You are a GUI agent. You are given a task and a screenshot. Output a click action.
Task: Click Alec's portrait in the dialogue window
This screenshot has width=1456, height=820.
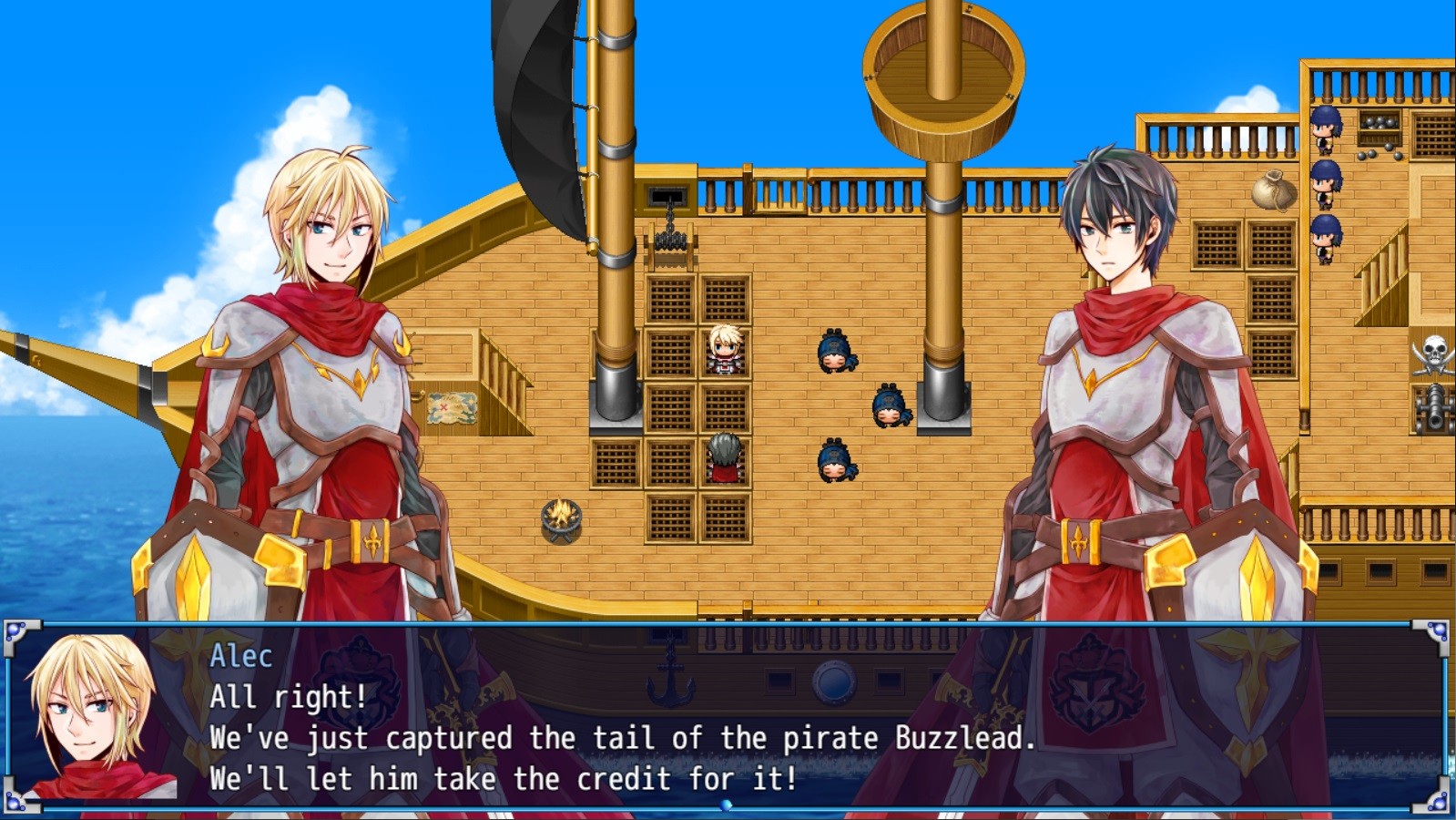pyautogui.click(x=96, y=720)
